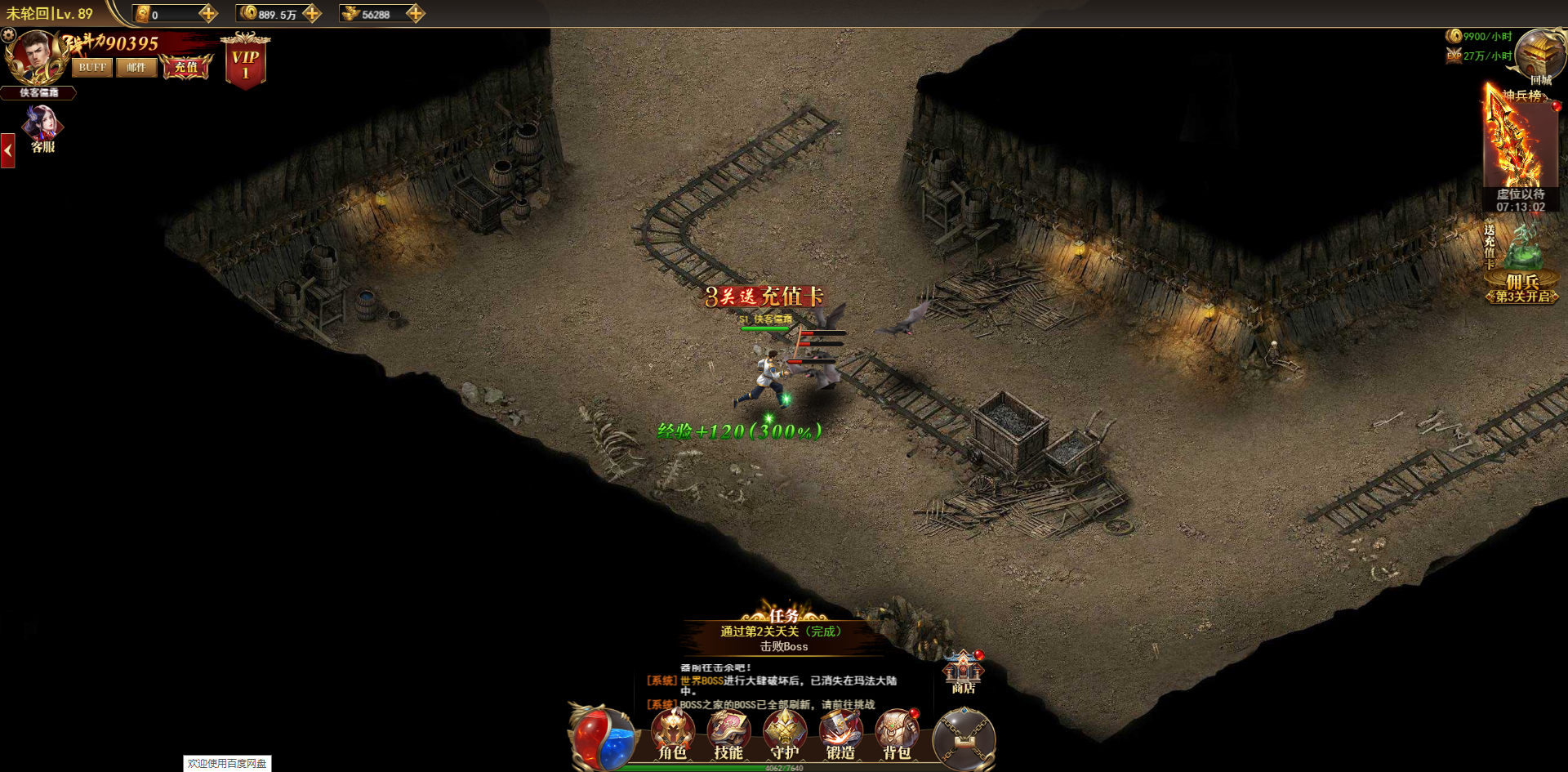The width and height of the screenshot is (1568, 772).
Task: Open settings via the gear icon
Action: click(9, 35)
